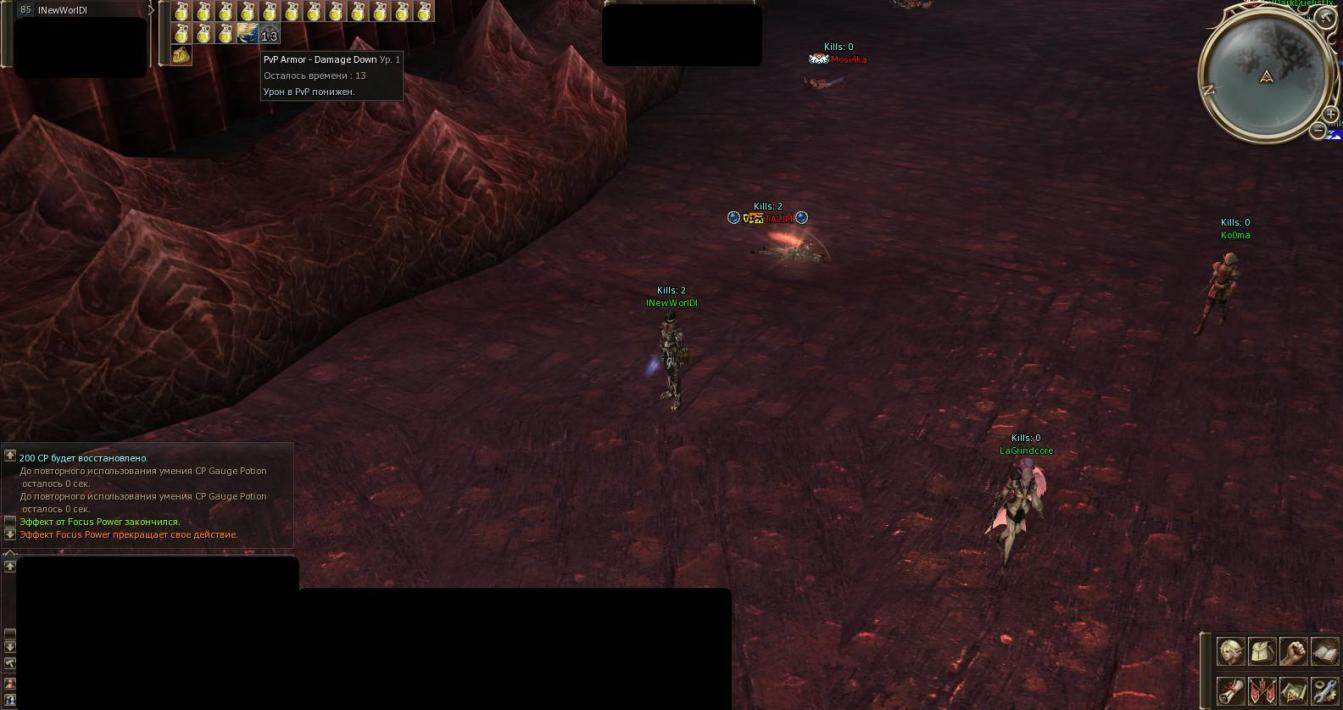Open the actions fist icon

[x=1293, y=652]
